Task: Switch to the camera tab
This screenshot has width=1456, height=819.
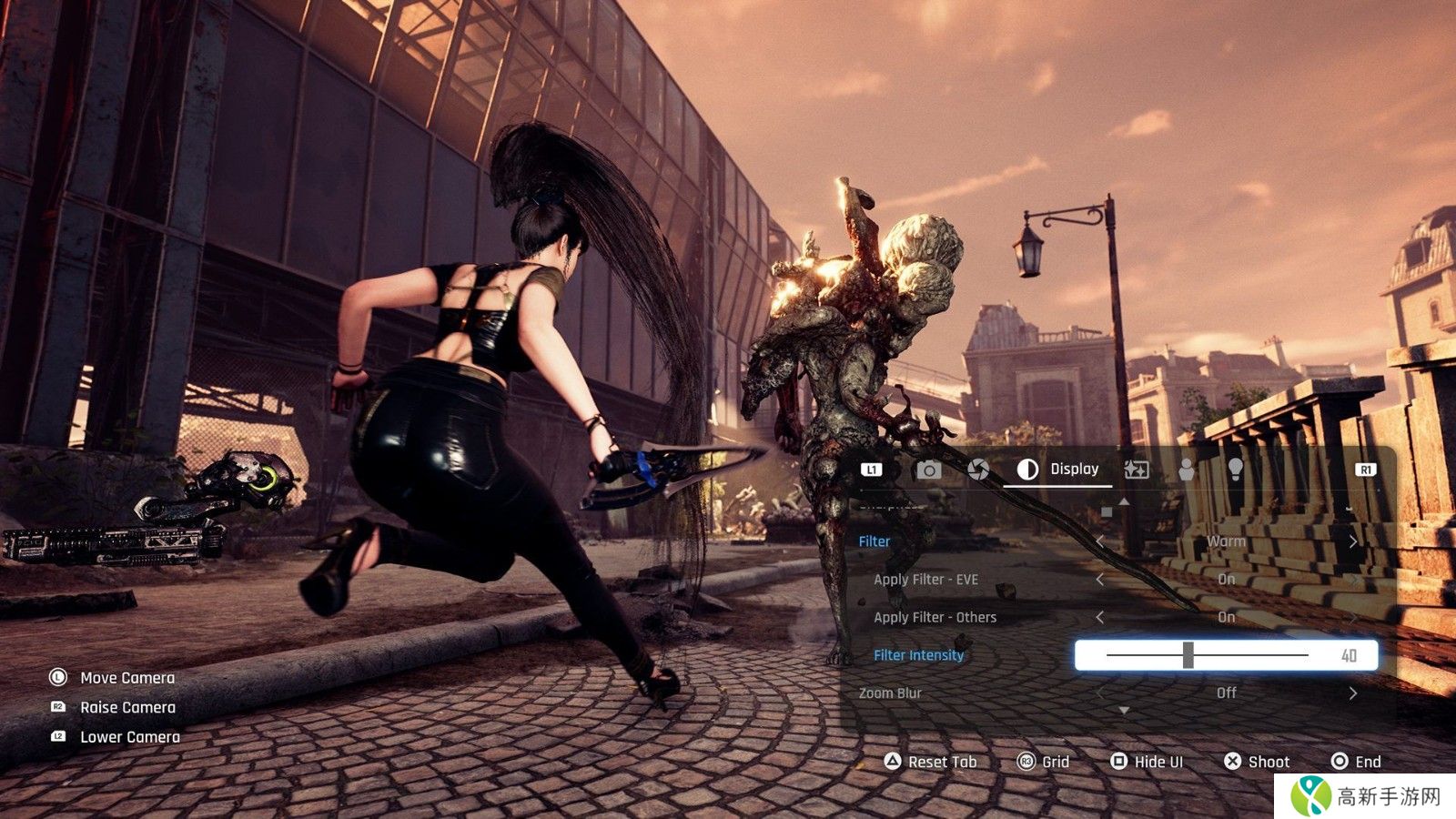Action: pos(928,470)
